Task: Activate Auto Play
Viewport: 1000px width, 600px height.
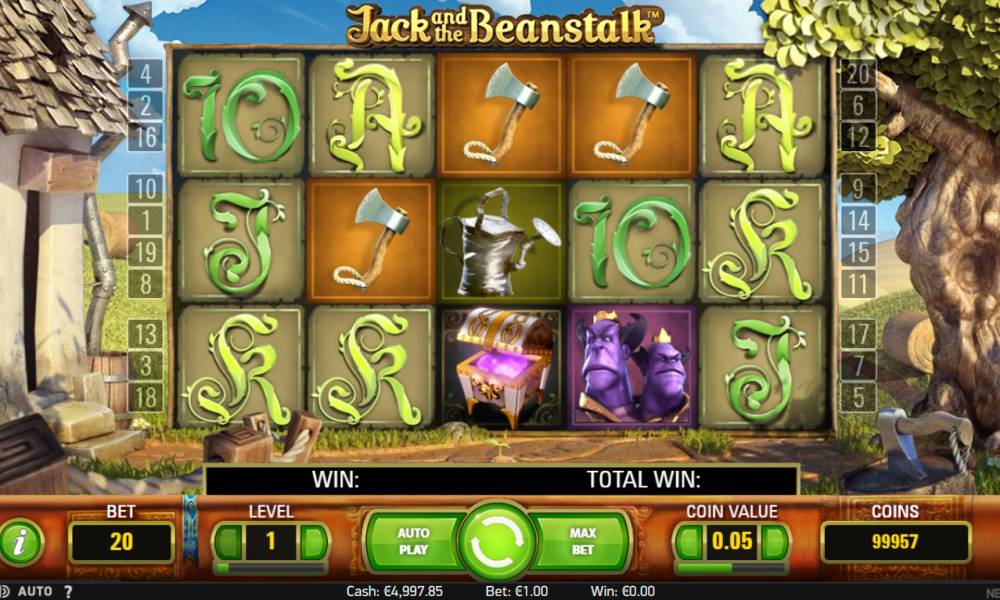Action: 413,541
